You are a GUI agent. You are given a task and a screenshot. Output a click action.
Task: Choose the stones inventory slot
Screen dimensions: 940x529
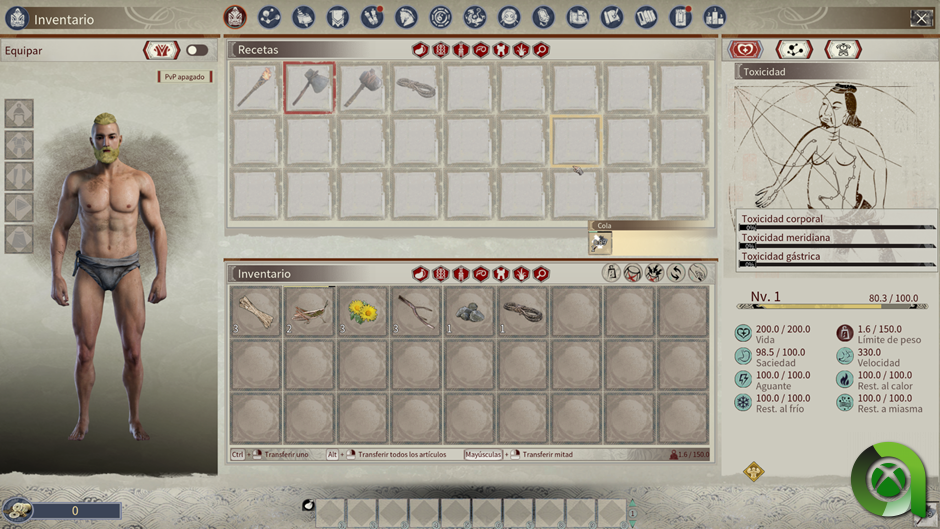(x=468, y=311)
